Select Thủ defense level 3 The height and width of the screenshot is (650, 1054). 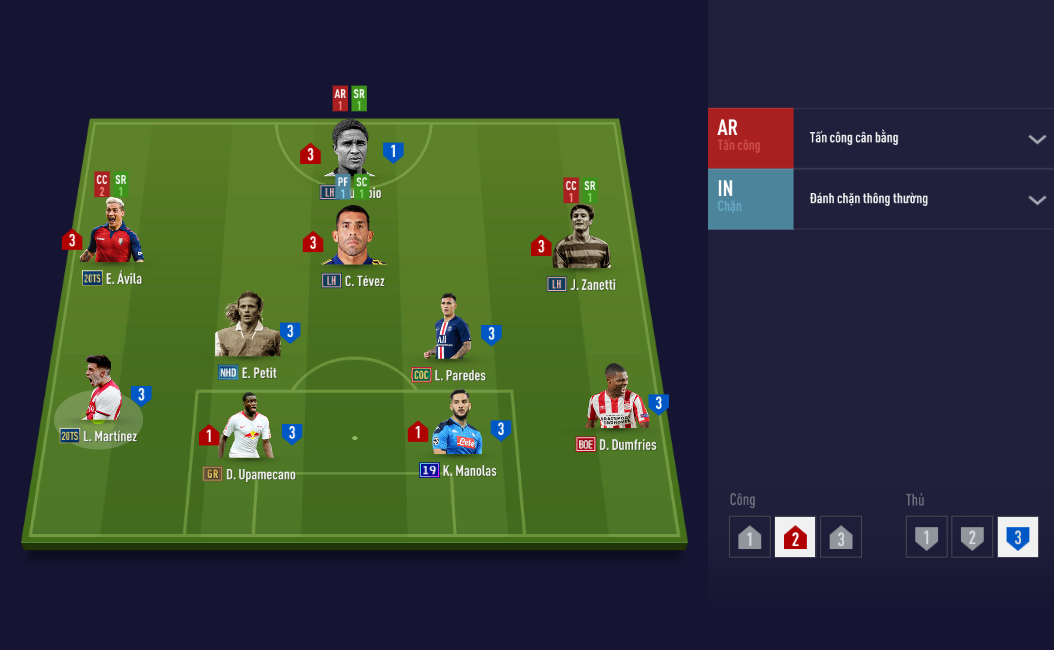(1018, 538)
